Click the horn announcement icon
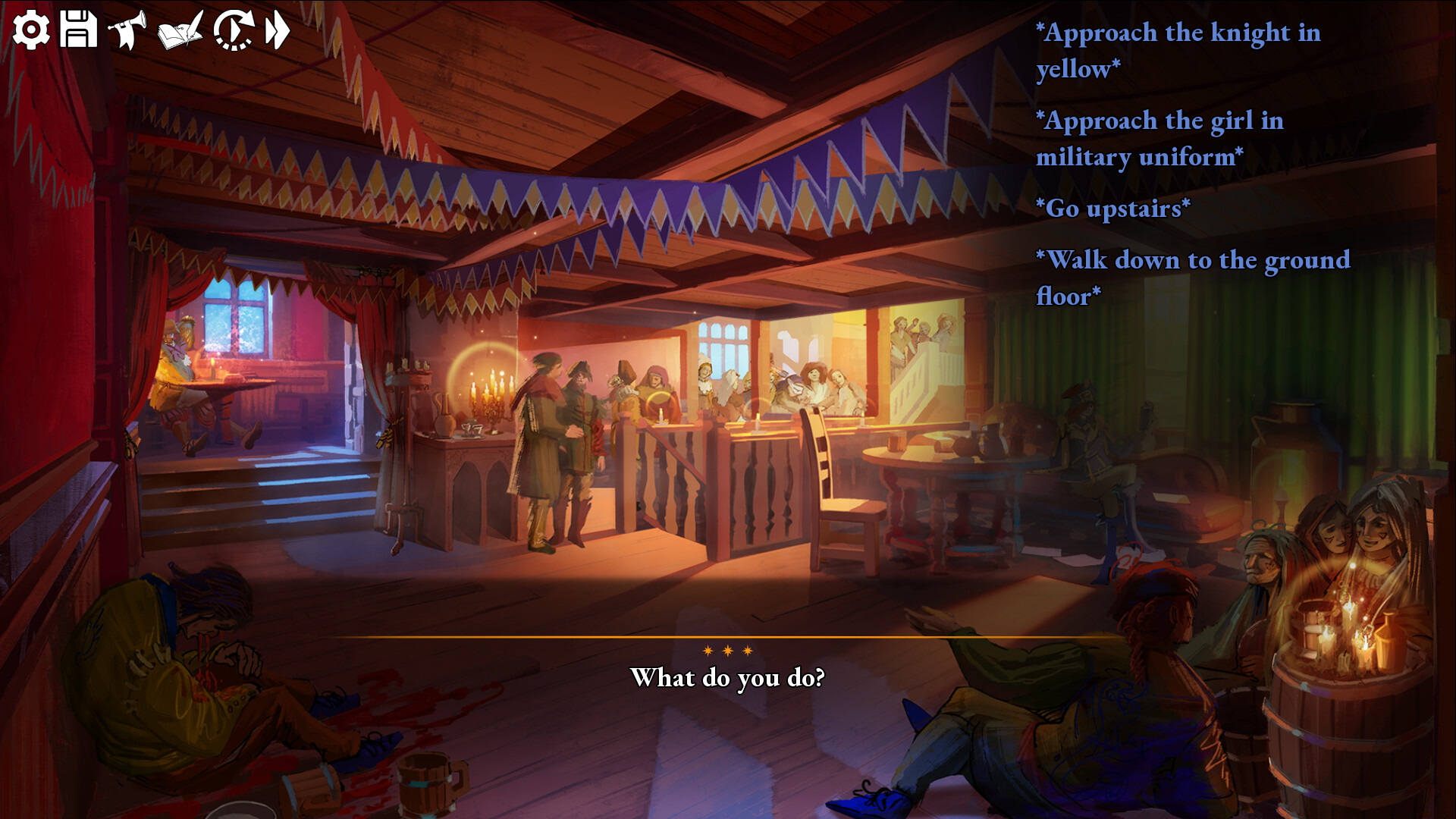 coord(126,29)
